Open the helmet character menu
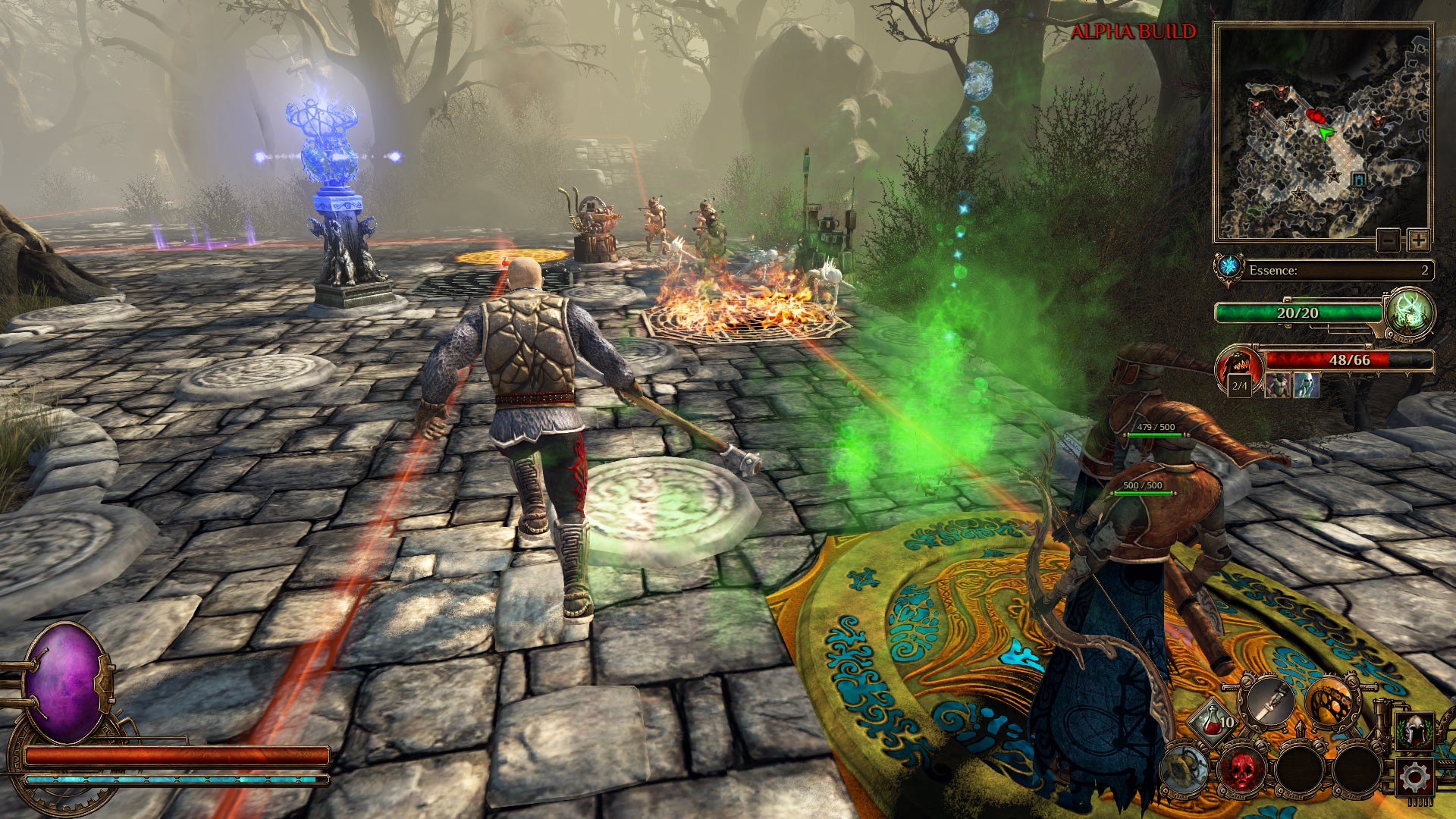 click(x=1415, y=732)
